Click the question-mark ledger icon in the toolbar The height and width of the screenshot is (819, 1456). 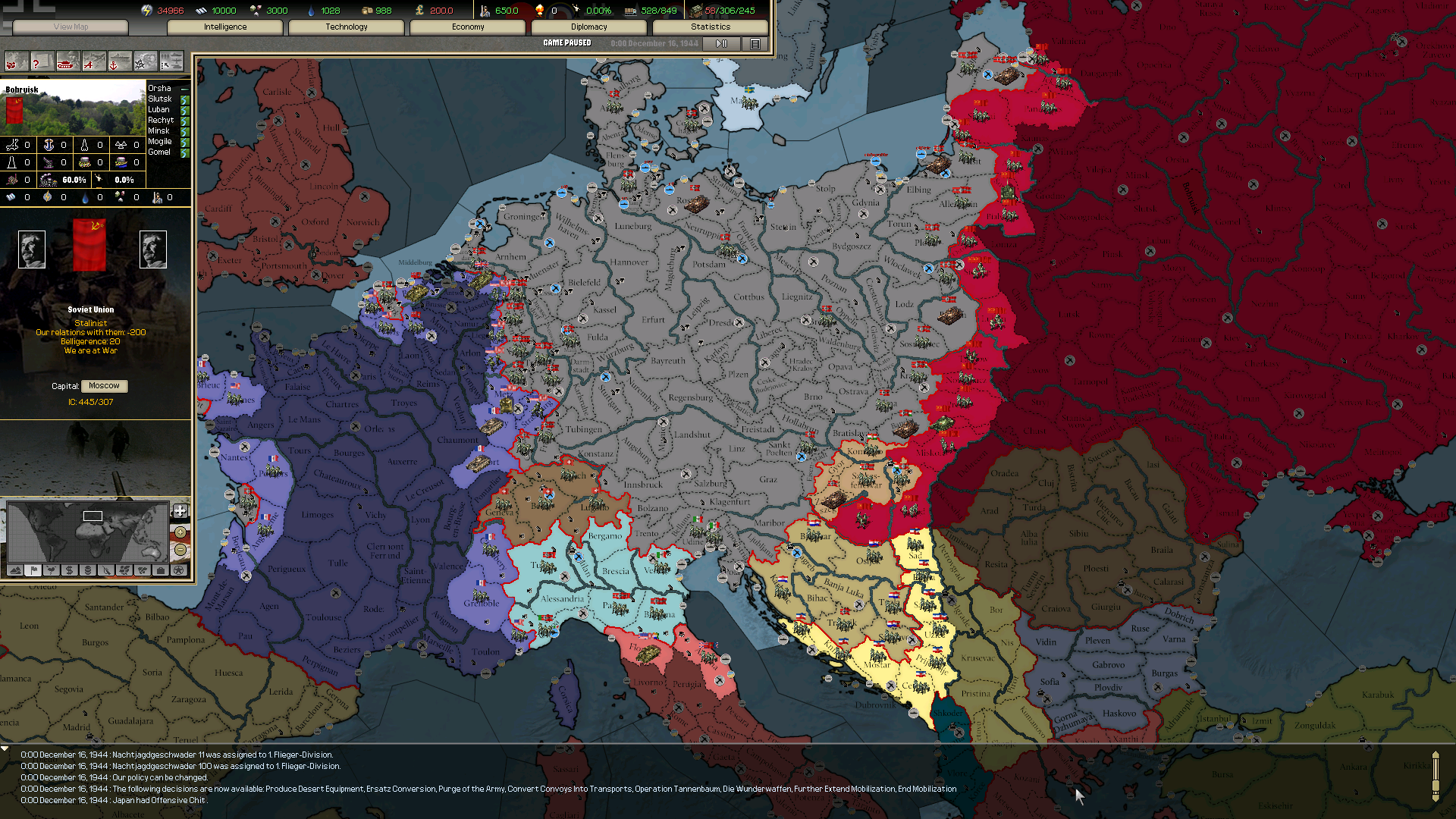(41, 61)
